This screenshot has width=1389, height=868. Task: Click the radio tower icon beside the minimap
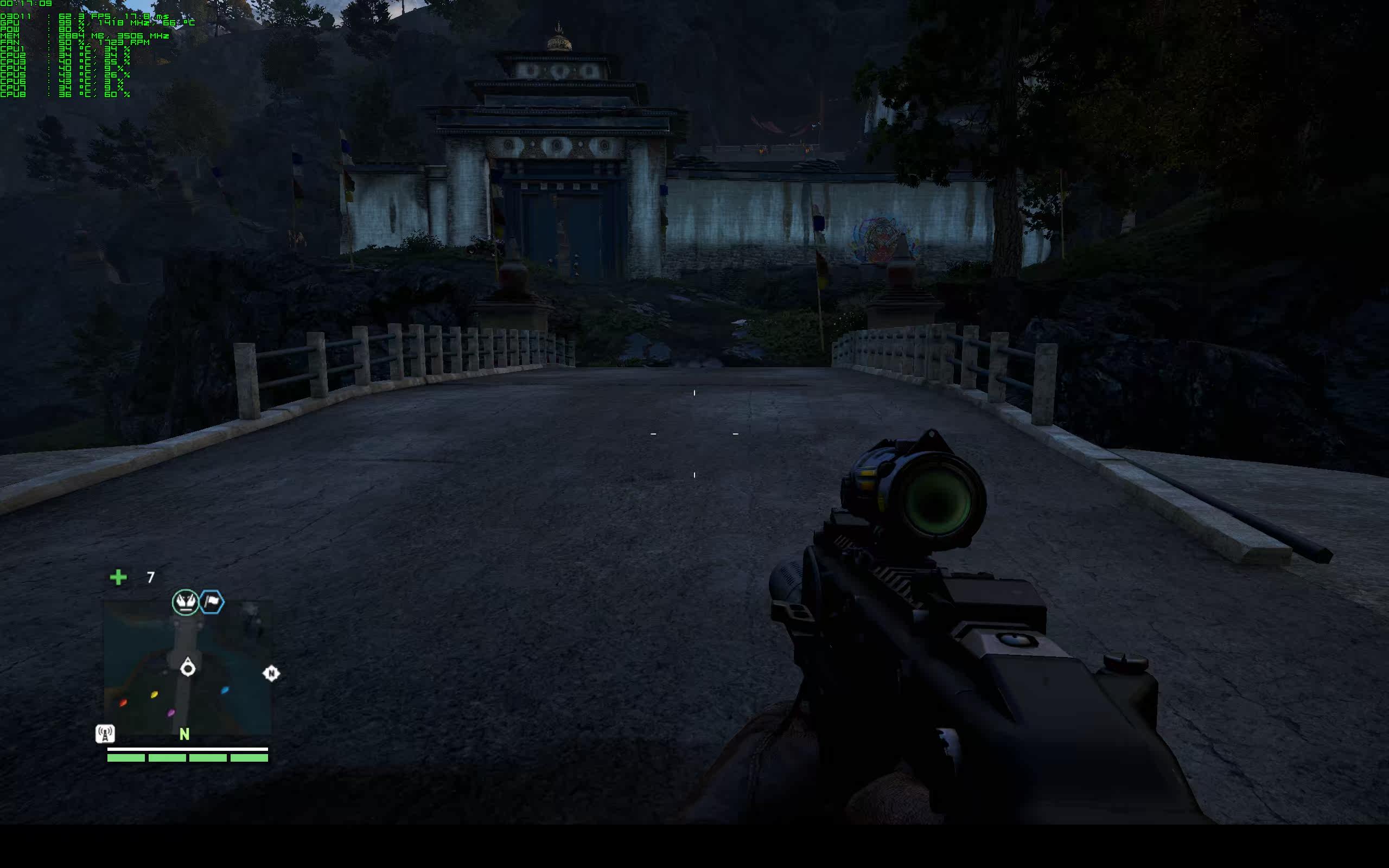point(105,733)
